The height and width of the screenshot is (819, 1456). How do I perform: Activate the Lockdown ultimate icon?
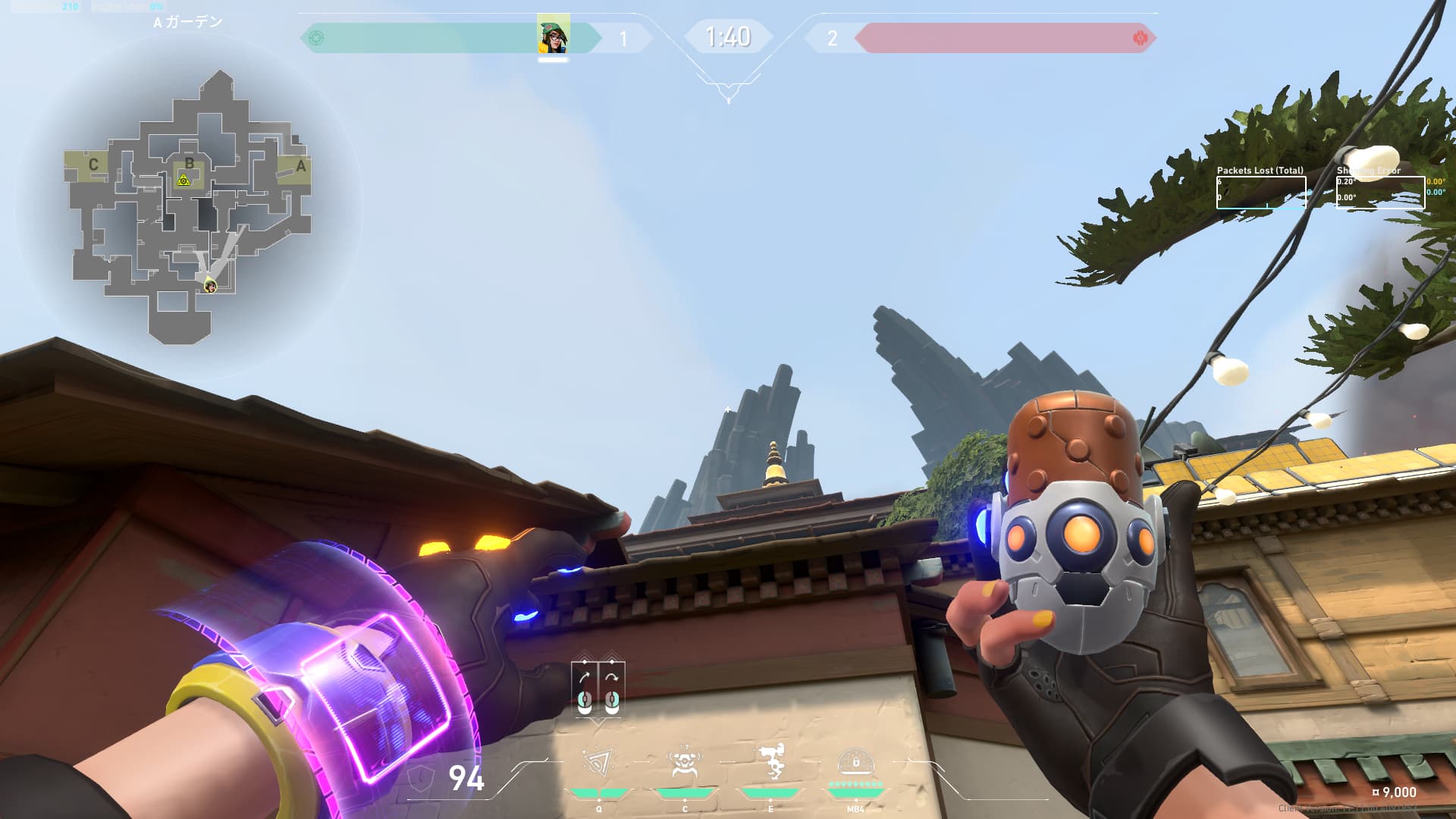(x=855, y=762)
